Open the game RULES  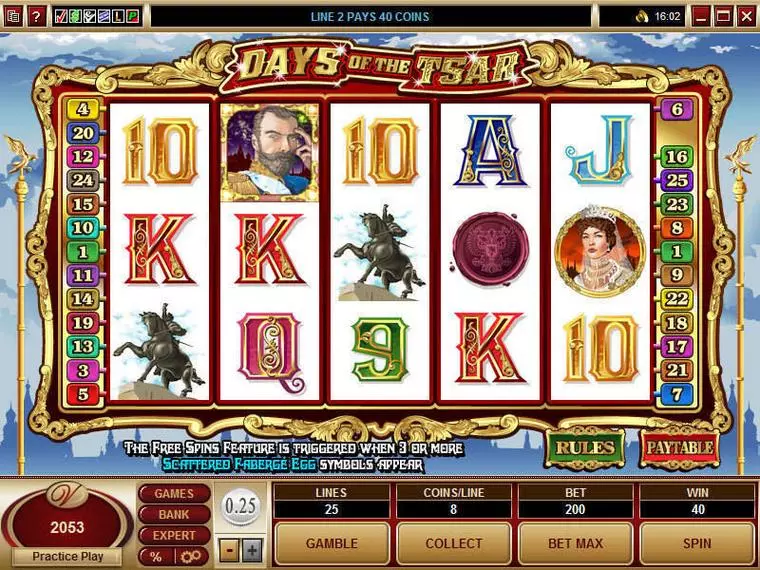click(x=585, y=447)
